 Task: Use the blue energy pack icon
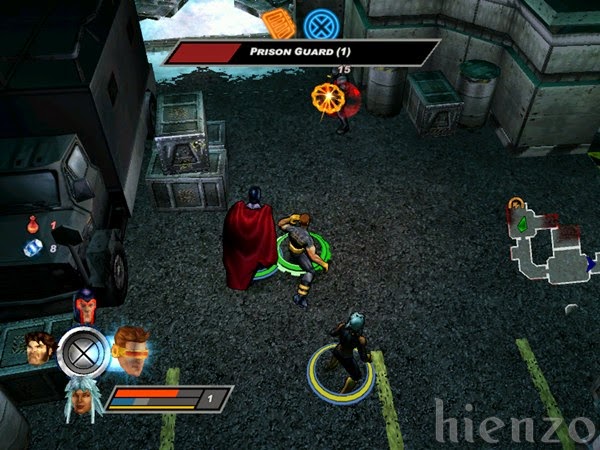point(33,247)
